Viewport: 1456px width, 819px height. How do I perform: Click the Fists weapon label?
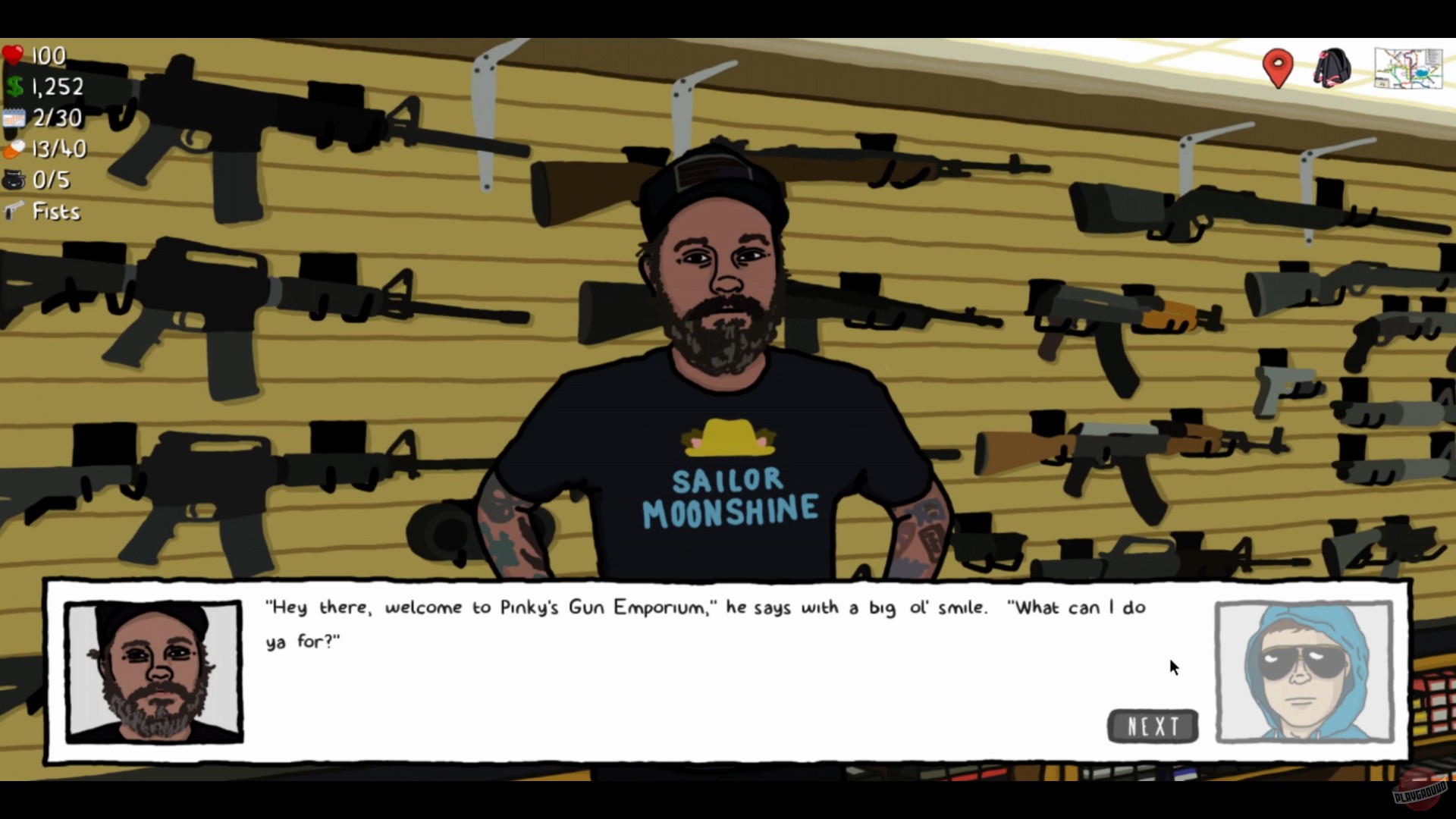(55, 212)
